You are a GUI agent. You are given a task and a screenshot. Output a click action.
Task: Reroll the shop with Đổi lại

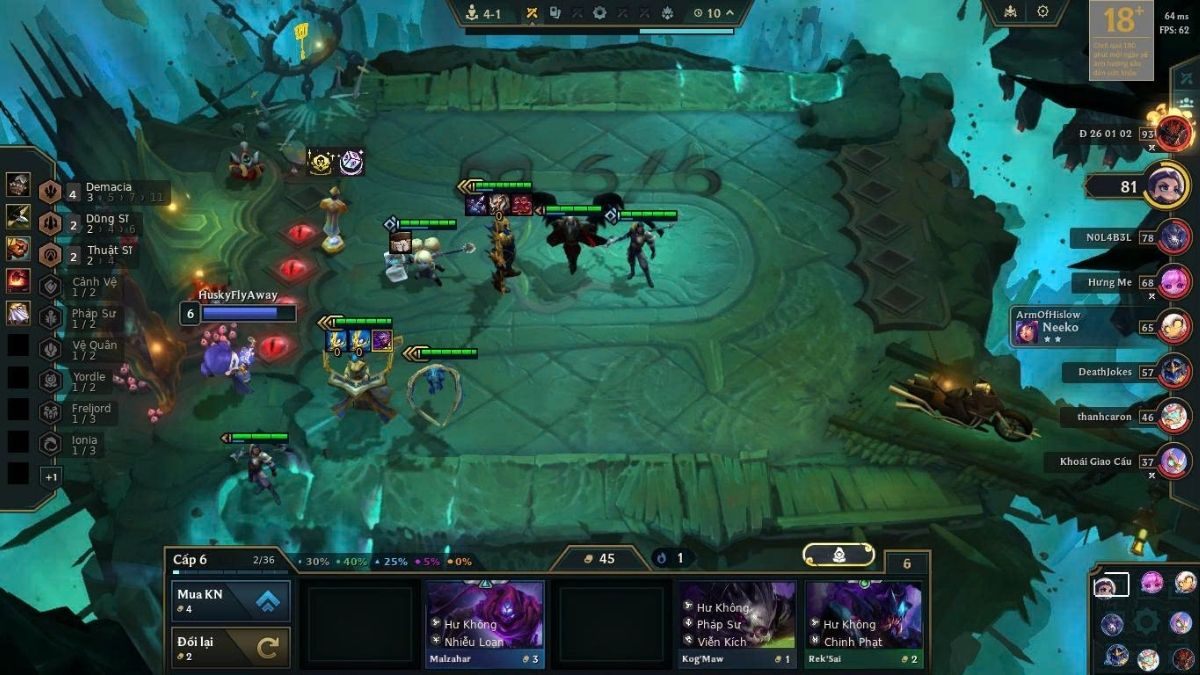point(231,647)
